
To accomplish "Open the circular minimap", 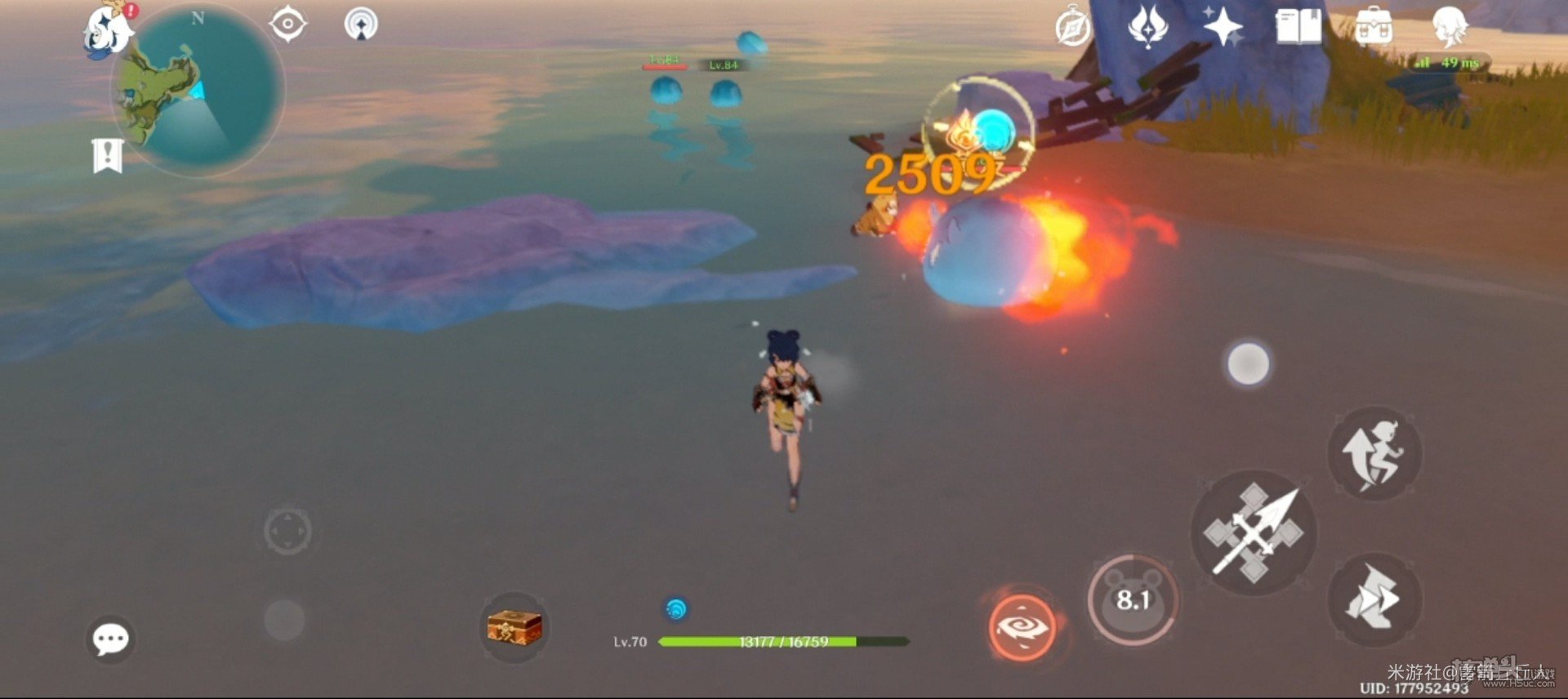I will pyautogui.click(x=198, y=90).
